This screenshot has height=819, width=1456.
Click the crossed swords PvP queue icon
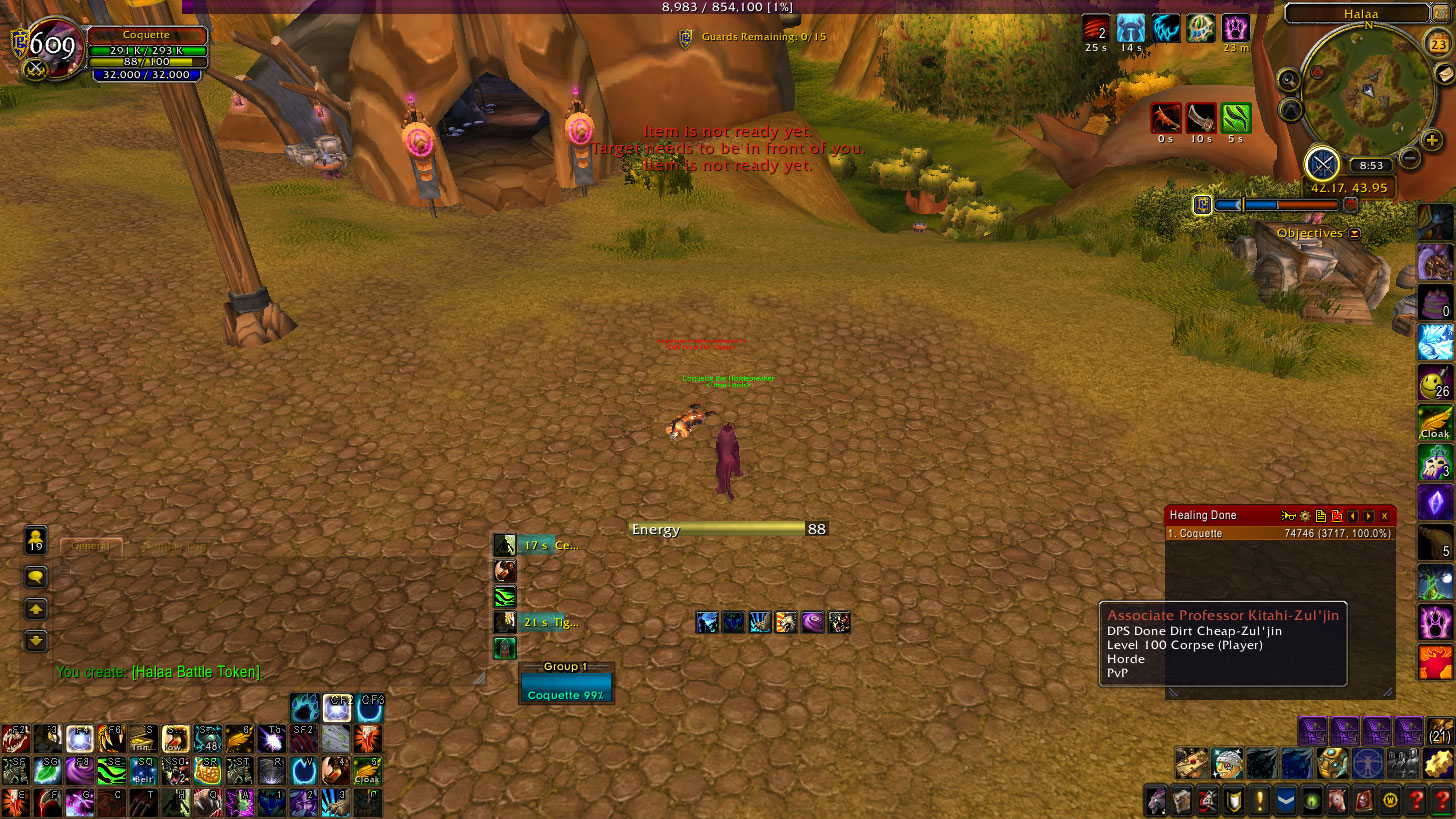tap(1322, 164)
